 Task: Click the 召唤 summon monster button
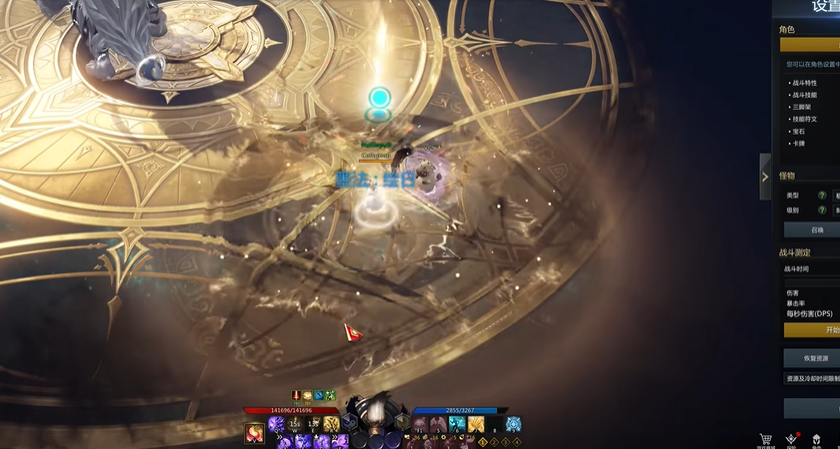point(816,230)
